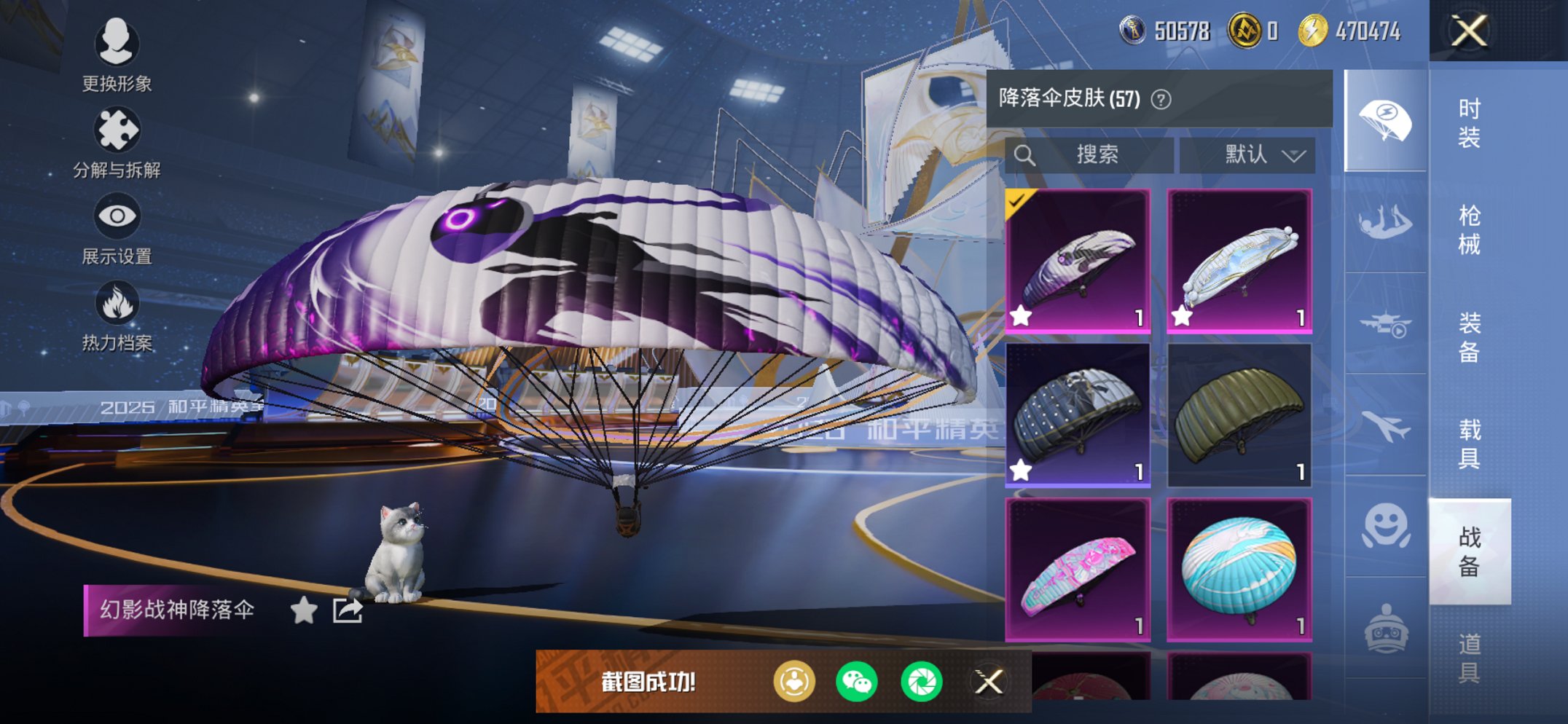Select the purple phantom parachute skin
The width and height of the screenshot is (1568, 724).
1078,261
